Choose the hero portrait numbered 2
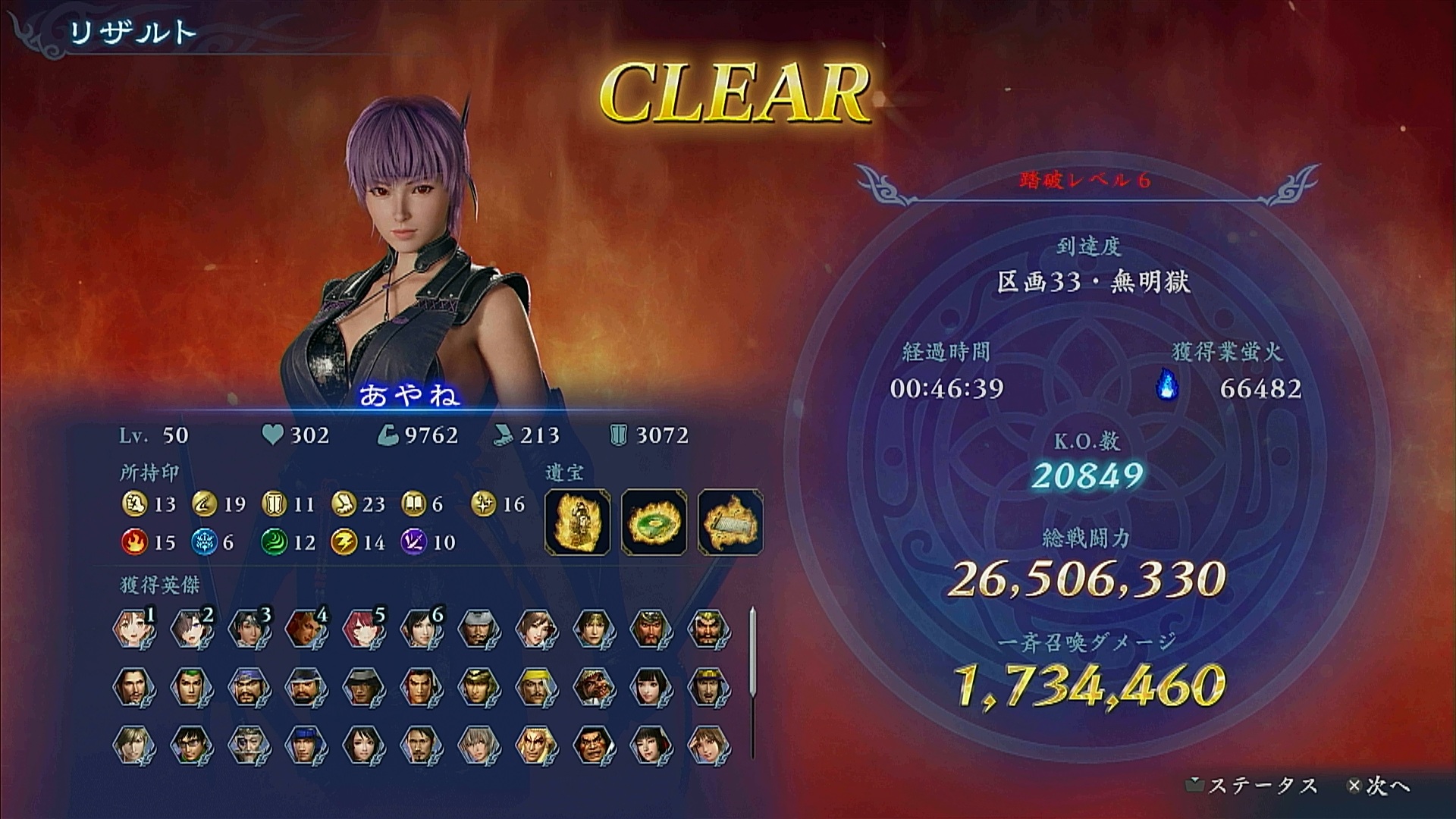 coord(191,629)
